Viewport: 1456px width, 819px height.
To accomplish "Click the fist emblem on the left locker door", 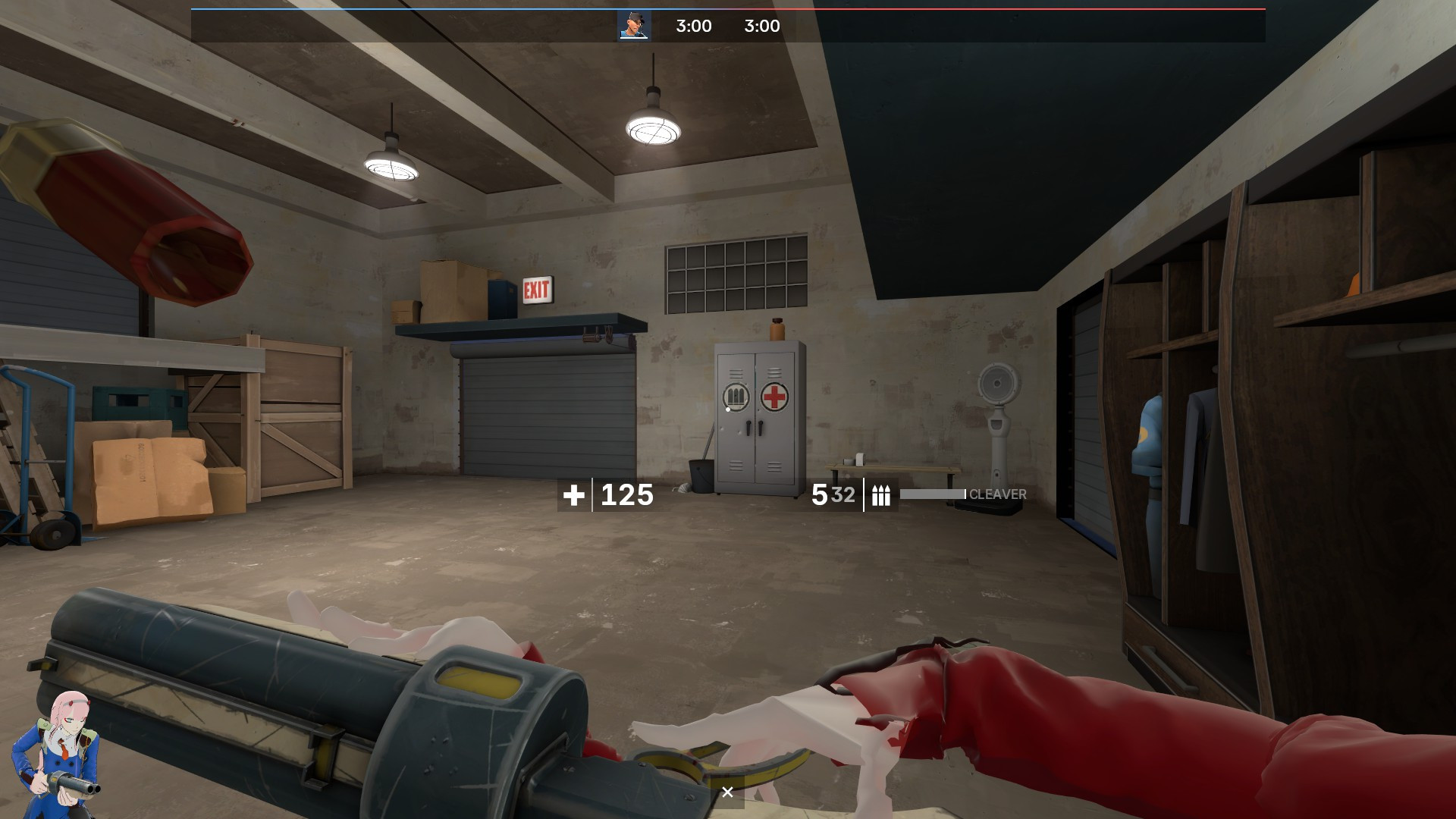I will click(736, 396).
